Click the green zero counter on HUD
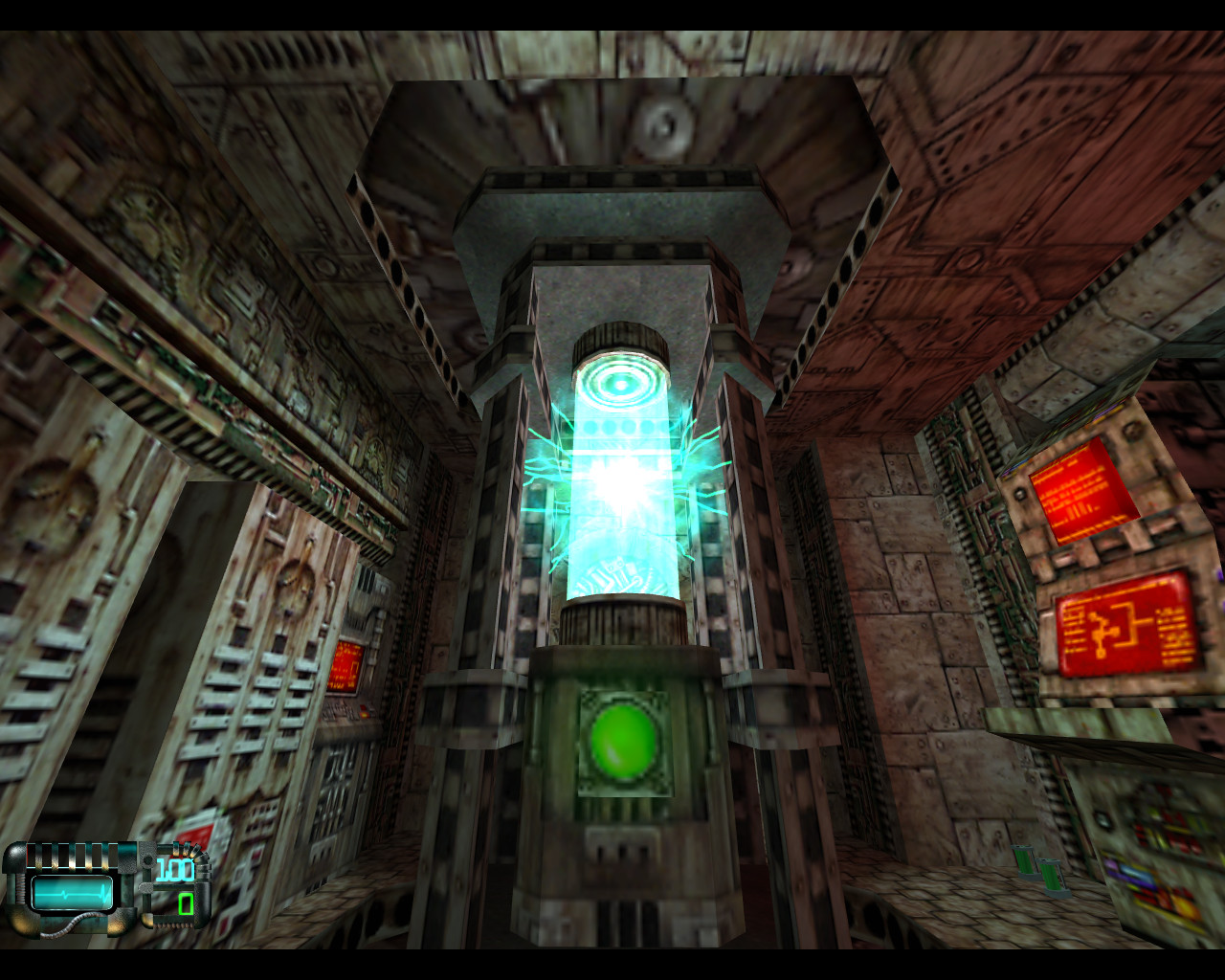Image resolution: width=1225 pixels, height=980 pixels. point(186,902)
